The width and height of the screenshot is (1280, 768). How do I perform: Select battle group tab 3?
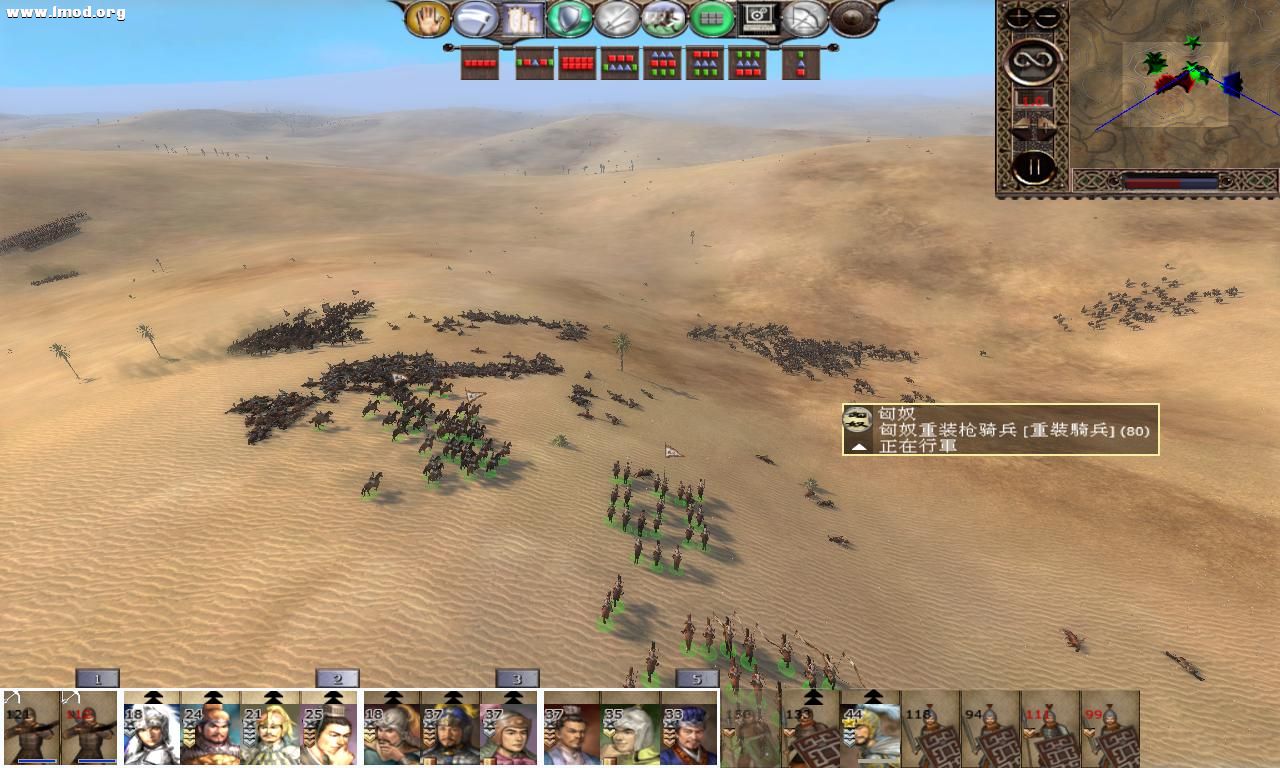516,677
